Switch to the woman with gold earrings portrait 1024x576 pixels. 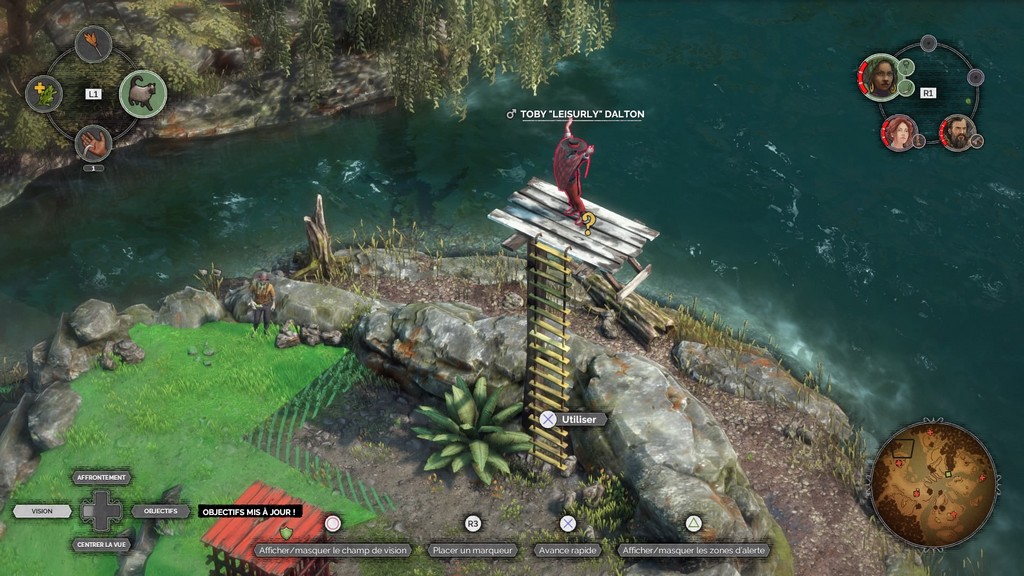(x=881, y=77)
